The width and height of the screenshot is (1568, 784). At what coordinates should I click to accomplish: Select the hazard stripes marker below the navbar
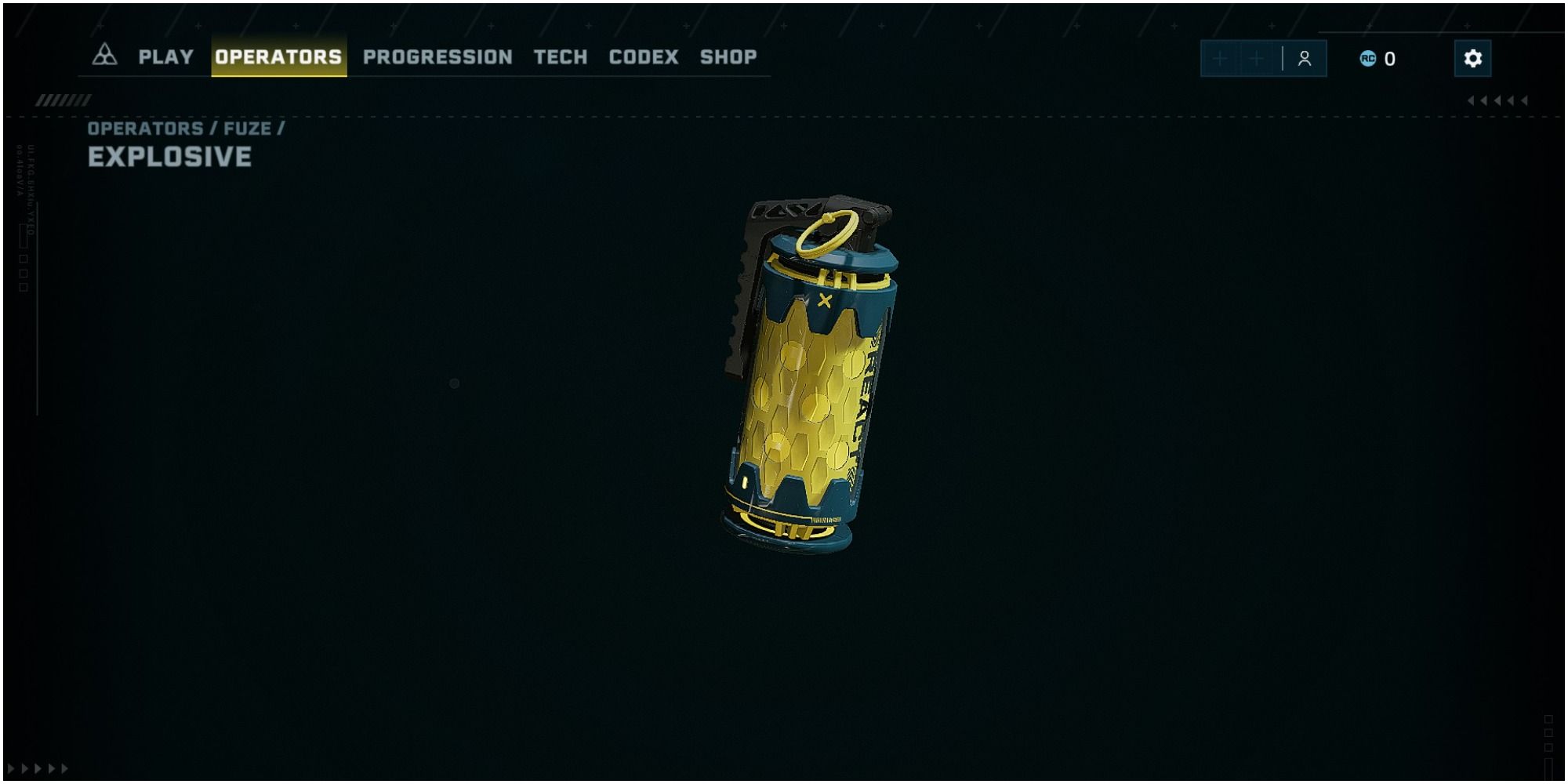pyautogui.click(x=63, y=99)
